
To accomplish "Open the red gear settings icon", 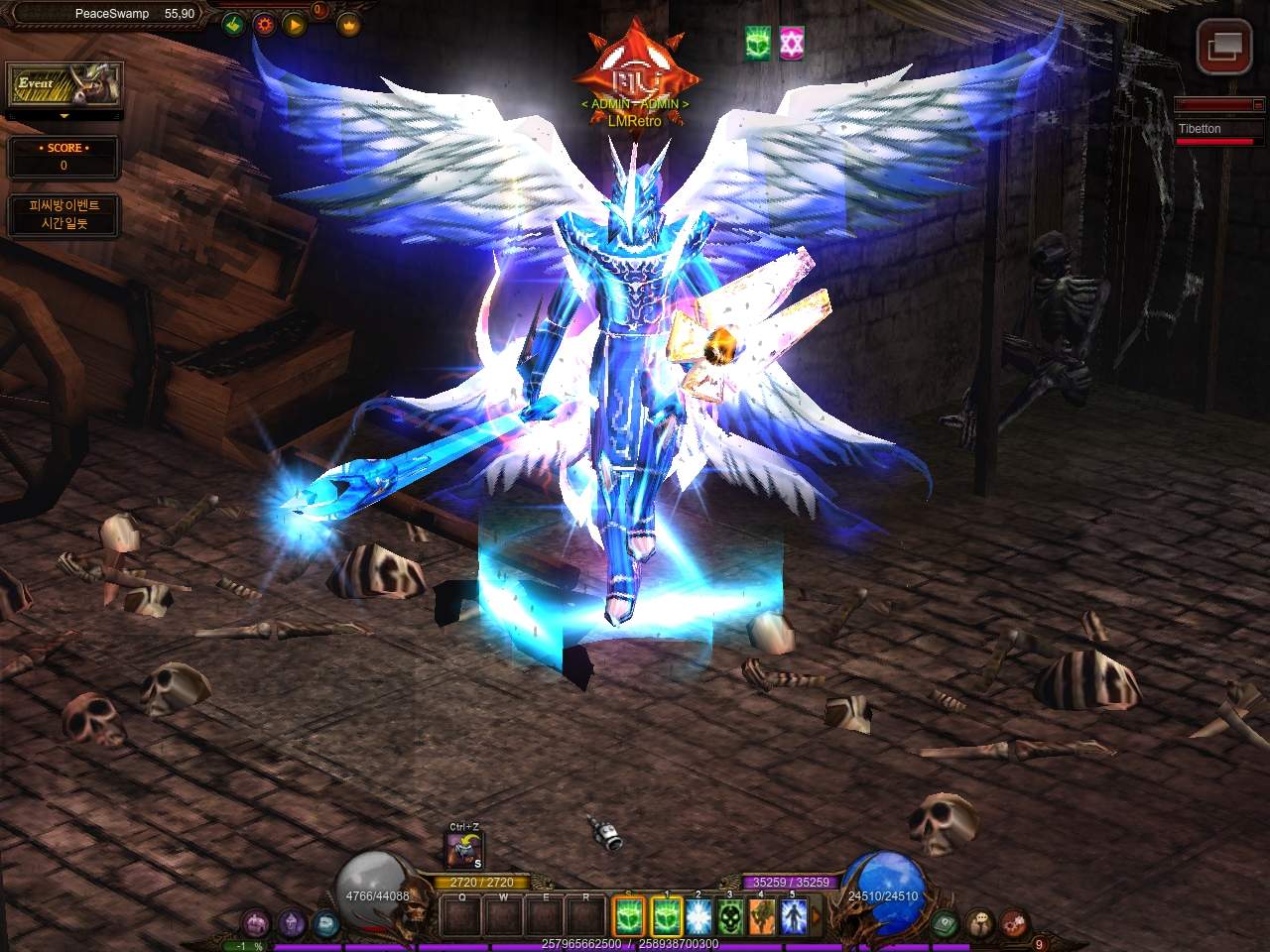I will tap(264, 24).
